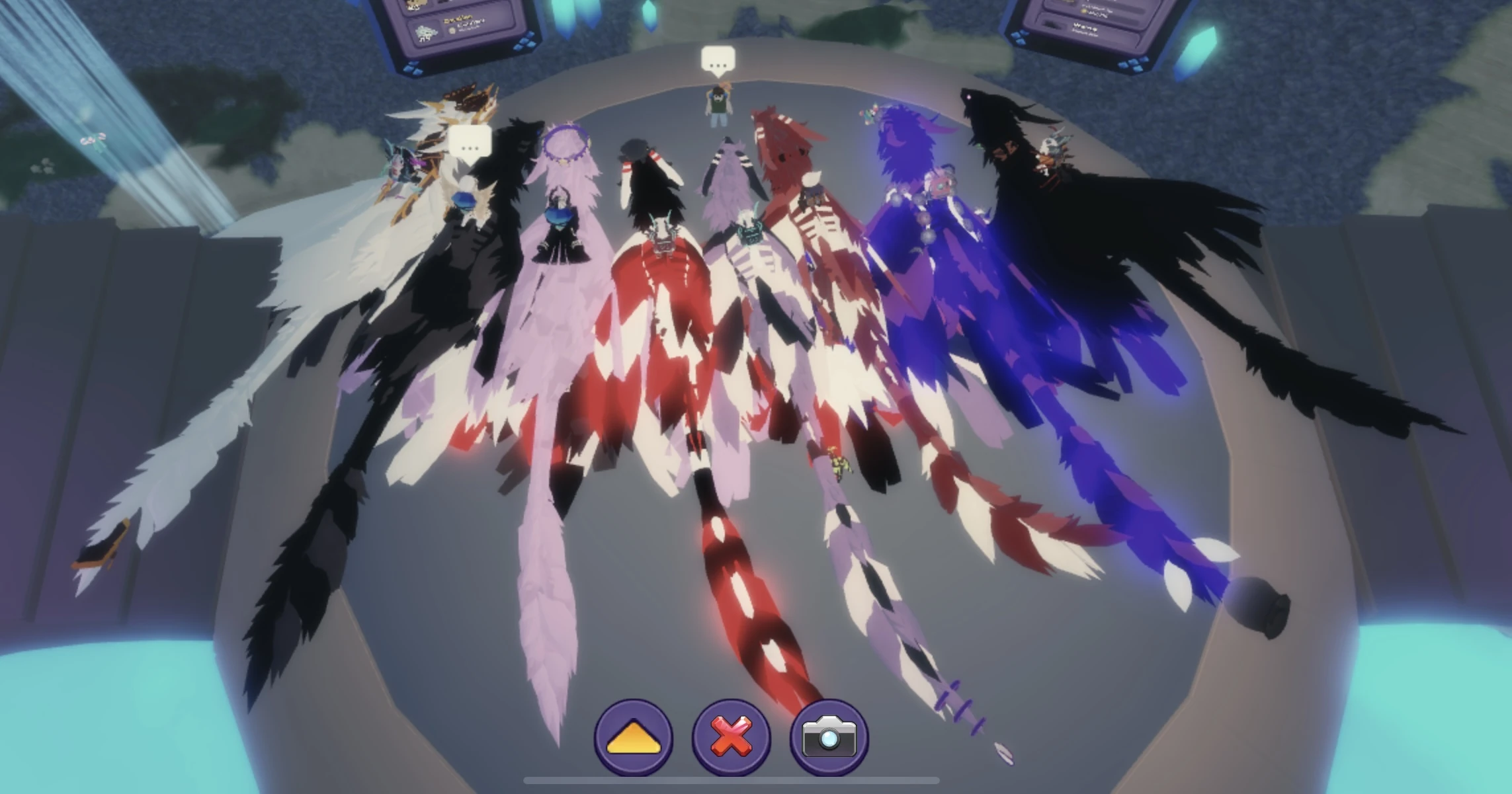The height and width of the screenshot is (794, 1512).
Task: Click the gold badge icon on the right kiosk
Action: [x=1083, y=11]
